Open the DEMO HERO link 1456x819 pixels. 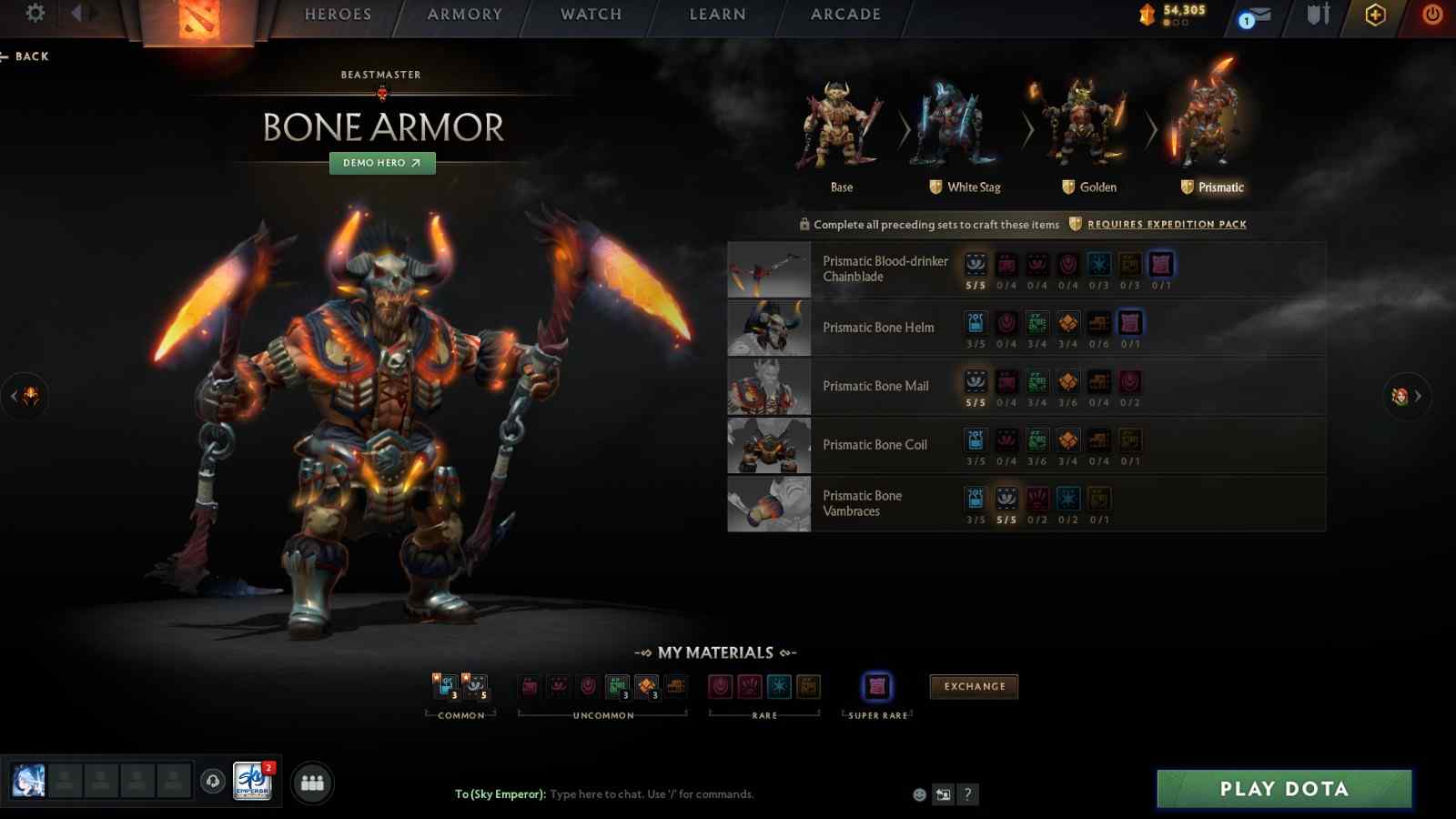tap(381, 164)
